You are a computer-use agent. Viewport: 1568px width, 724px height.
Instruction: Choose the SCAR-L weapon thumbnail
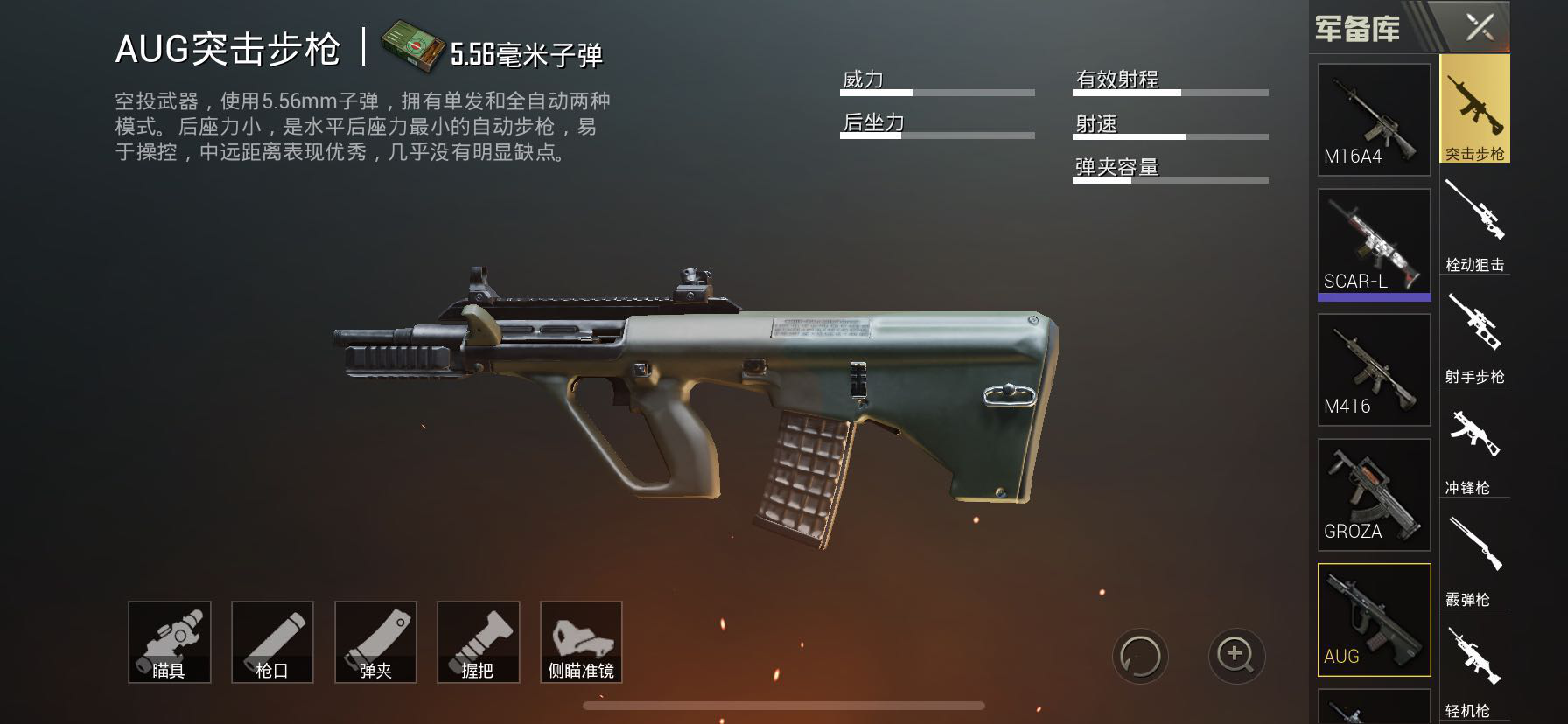(x=1374, y=243)
